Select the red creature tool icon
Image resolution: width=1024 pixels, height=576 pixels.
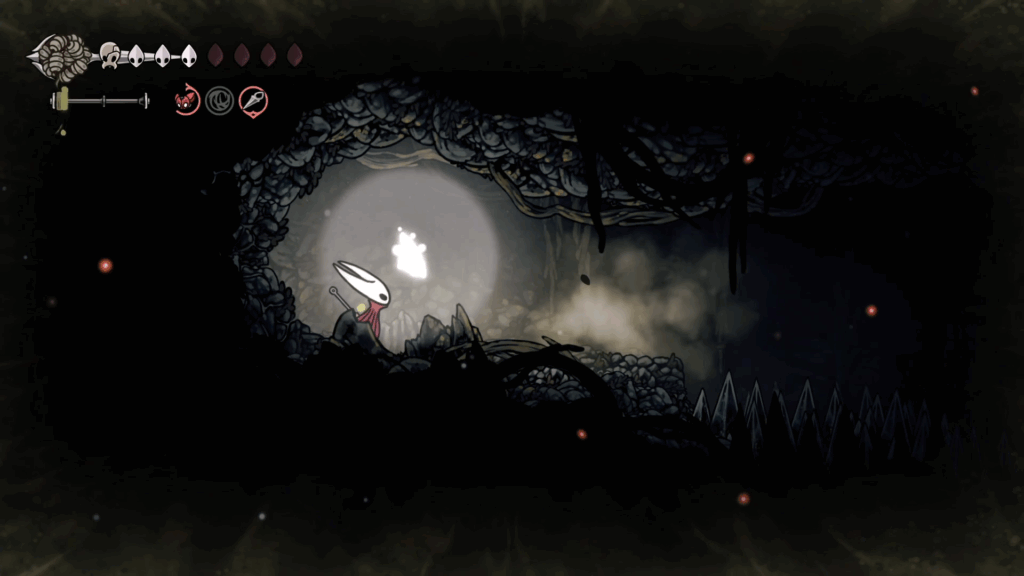(x=186, y=100)
